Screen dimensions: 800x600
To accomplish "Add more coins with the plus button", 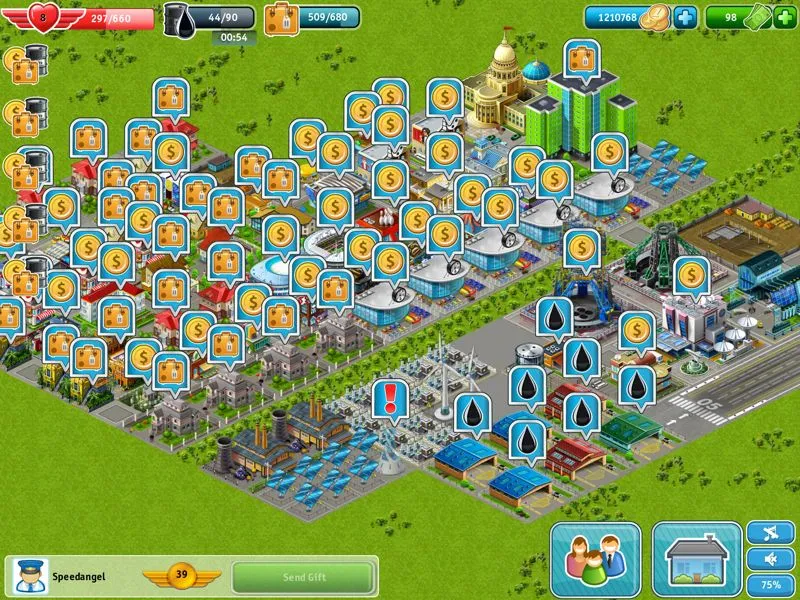I will coord(685,17).
